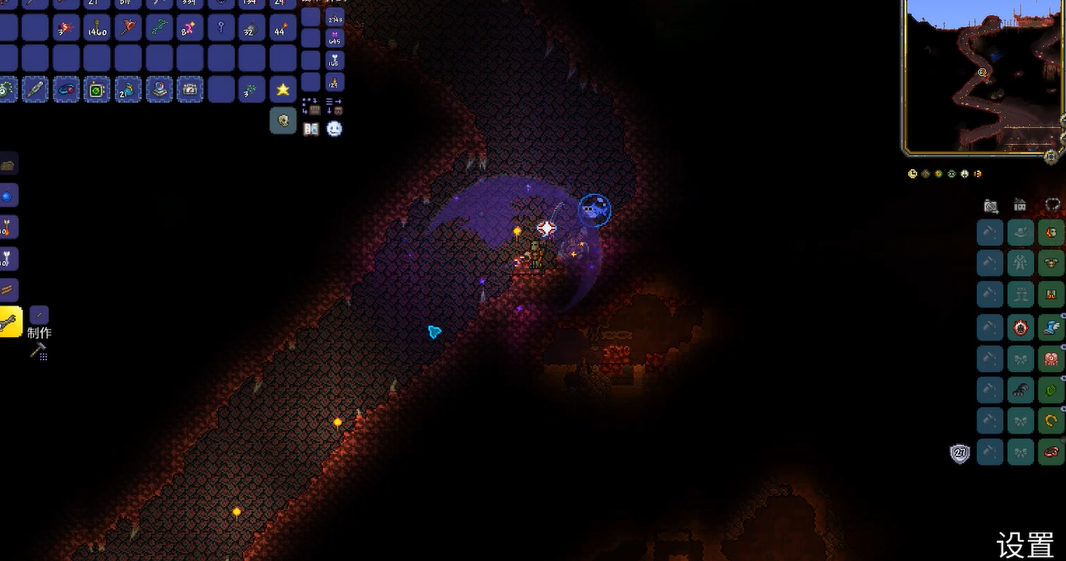Select the key item slot
1066x561 pixels.
(x=221, y=27)
